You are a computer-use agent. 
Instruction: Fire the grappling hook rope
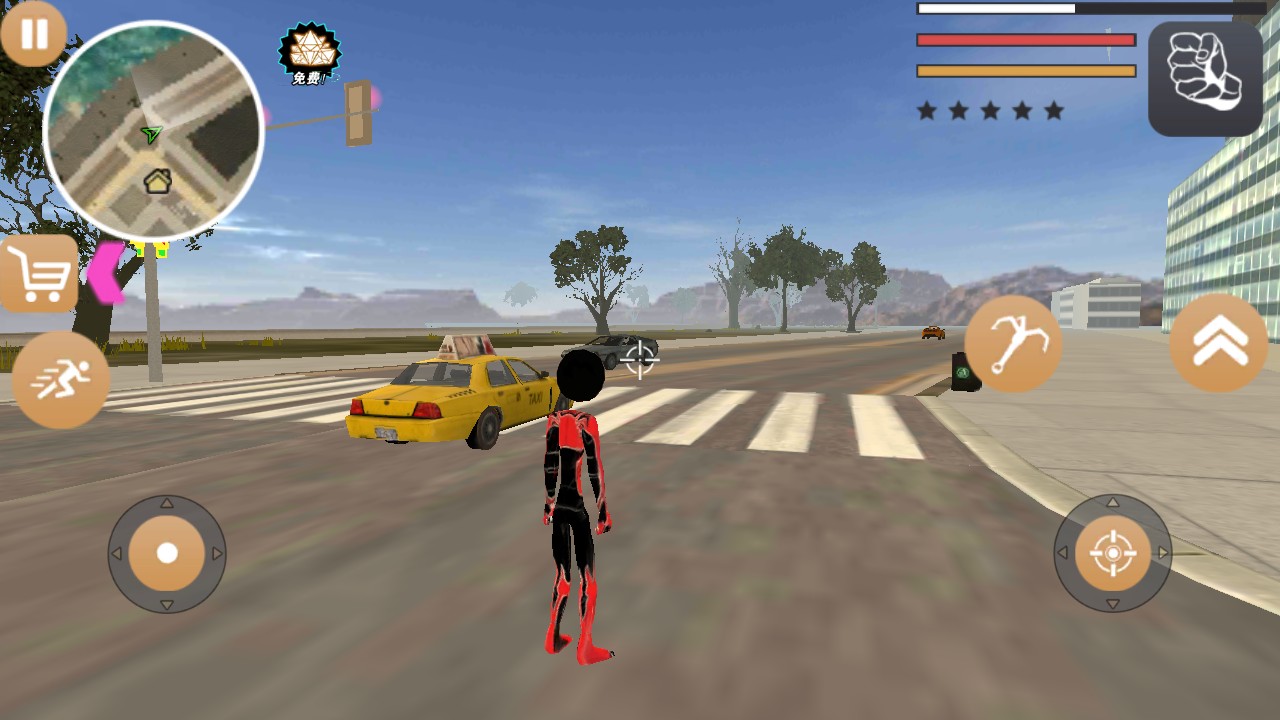1013,344
